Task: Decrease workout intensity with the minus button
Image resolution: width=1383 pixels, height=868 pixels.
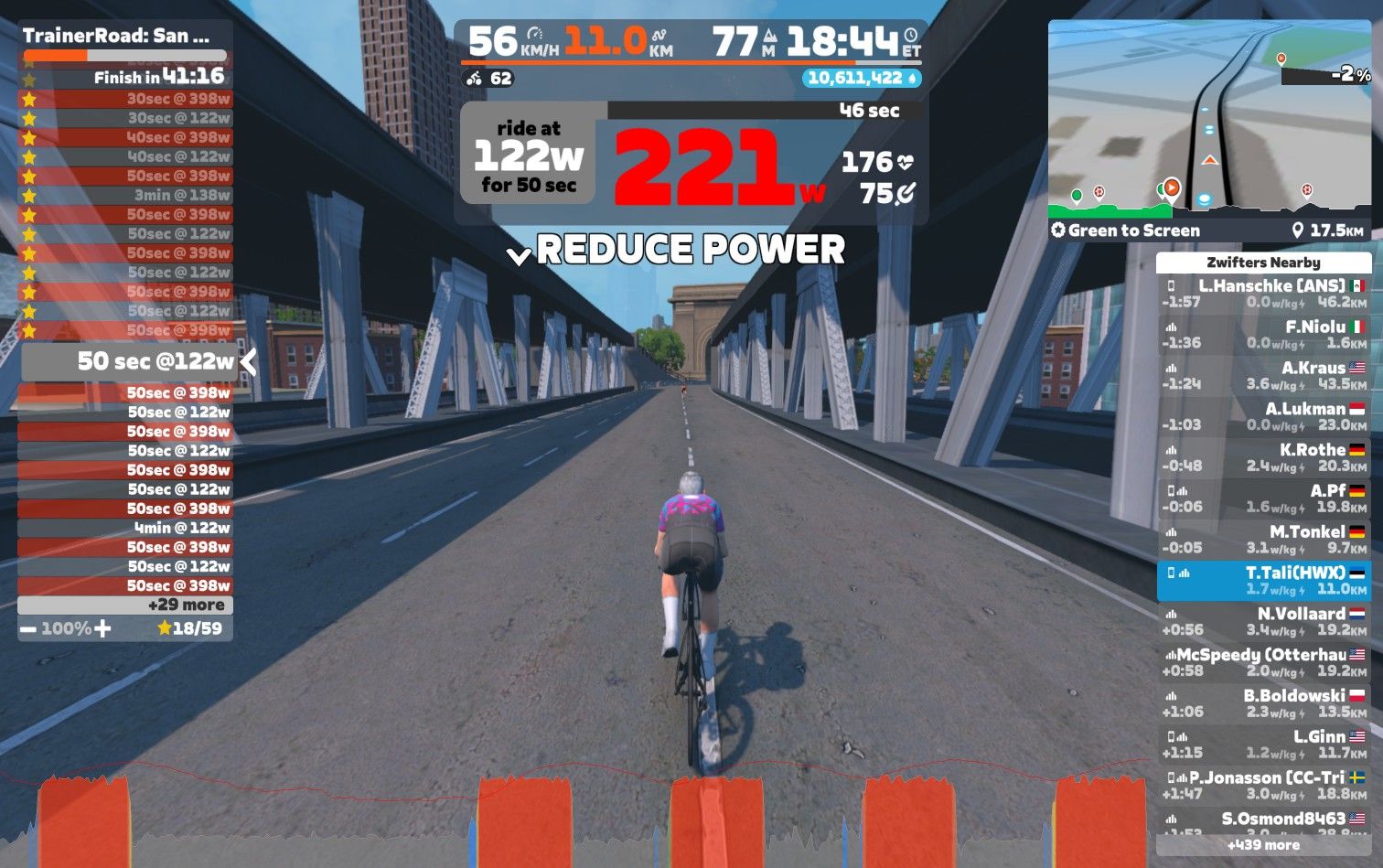Action: (x=28, y=629)
